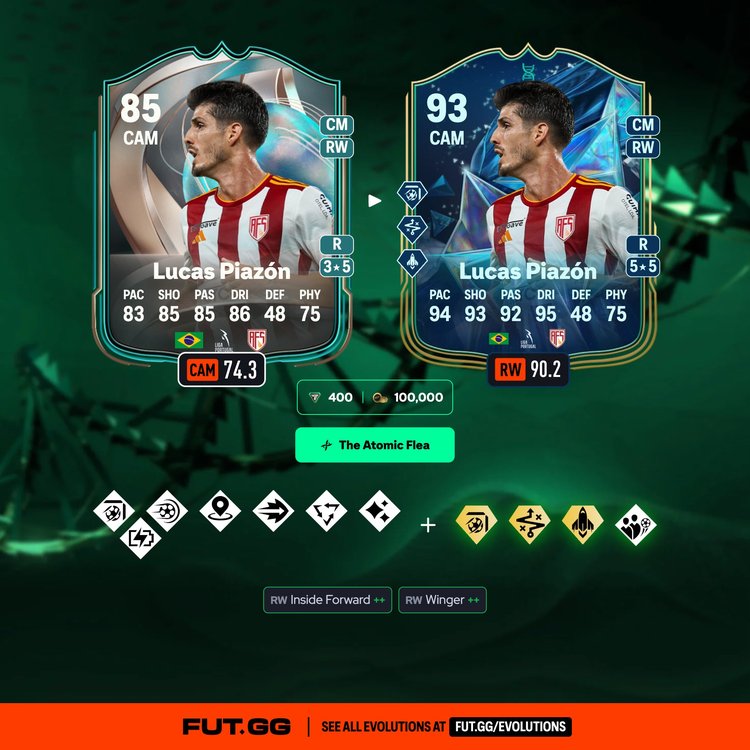Viewport: 750px width, 750px height.
Task: Click the RW Inside Forward role chip
Action: pos(327,600)
